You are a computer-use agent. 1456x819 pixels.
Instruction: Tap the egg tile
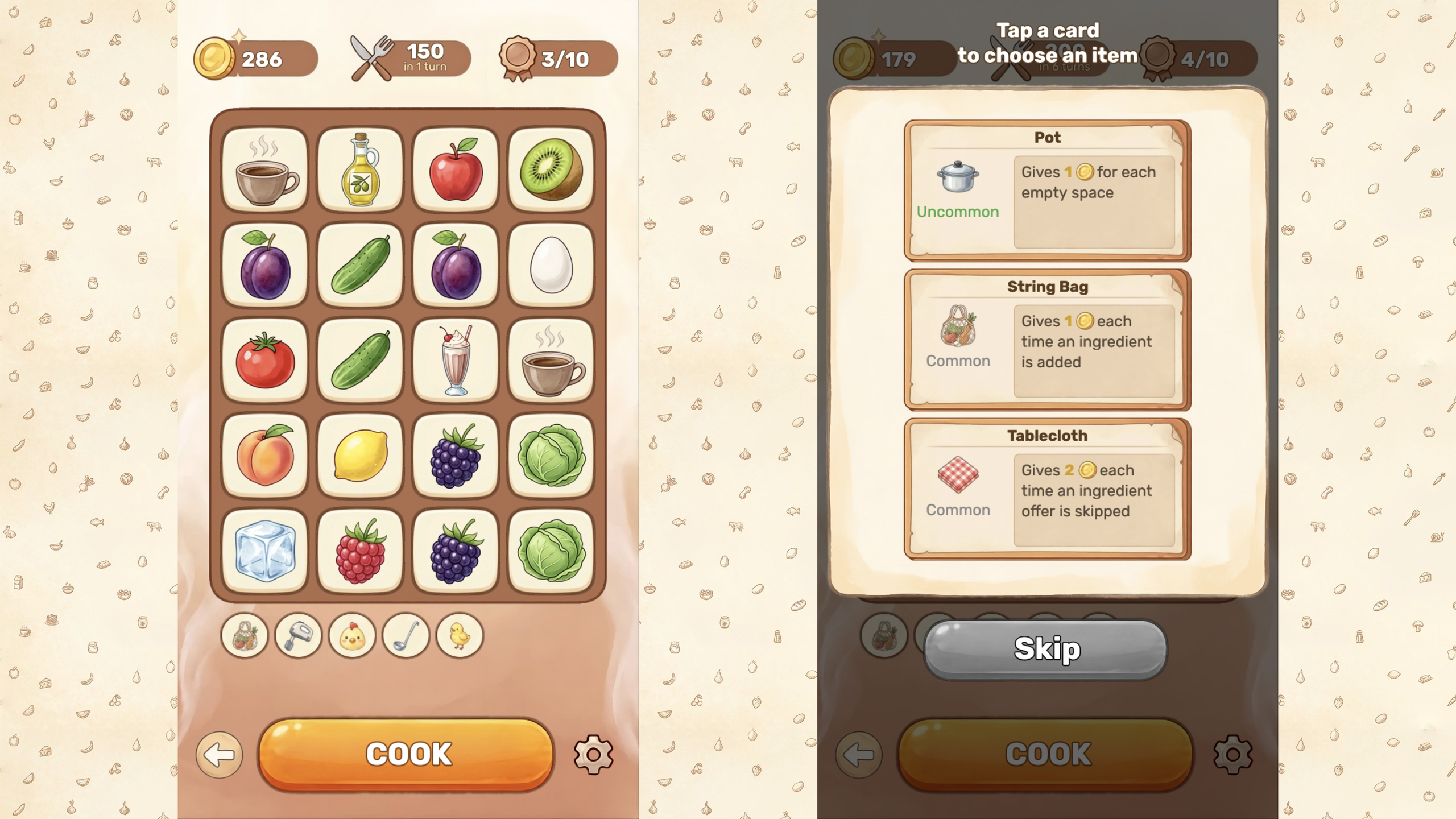click(x=551, y=264)
